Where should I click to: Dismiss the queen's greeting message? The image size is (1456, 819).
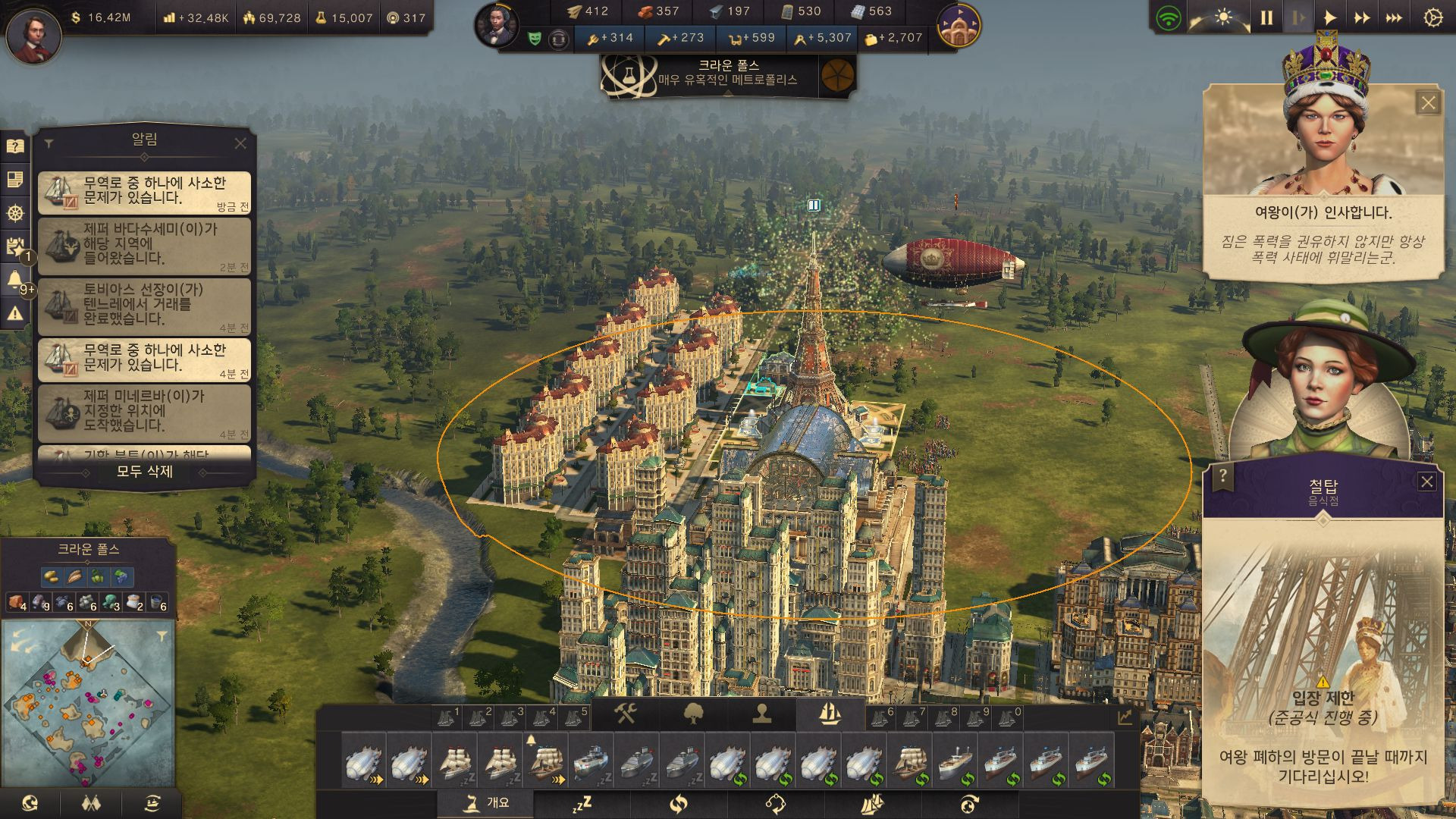[1428, 103]
